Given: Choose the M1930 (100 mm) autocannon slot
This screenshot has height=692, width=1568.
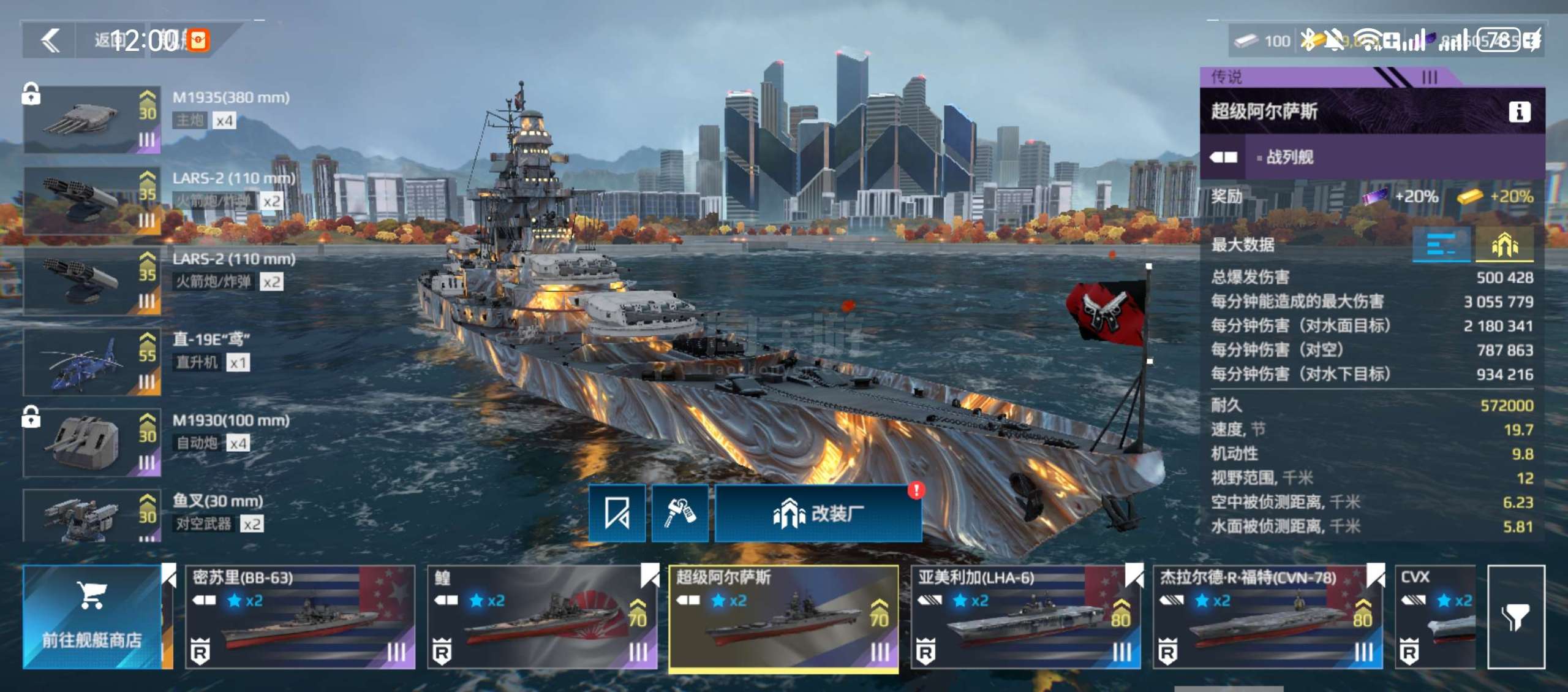Looking at the screenshot, I should pos(92,443).
